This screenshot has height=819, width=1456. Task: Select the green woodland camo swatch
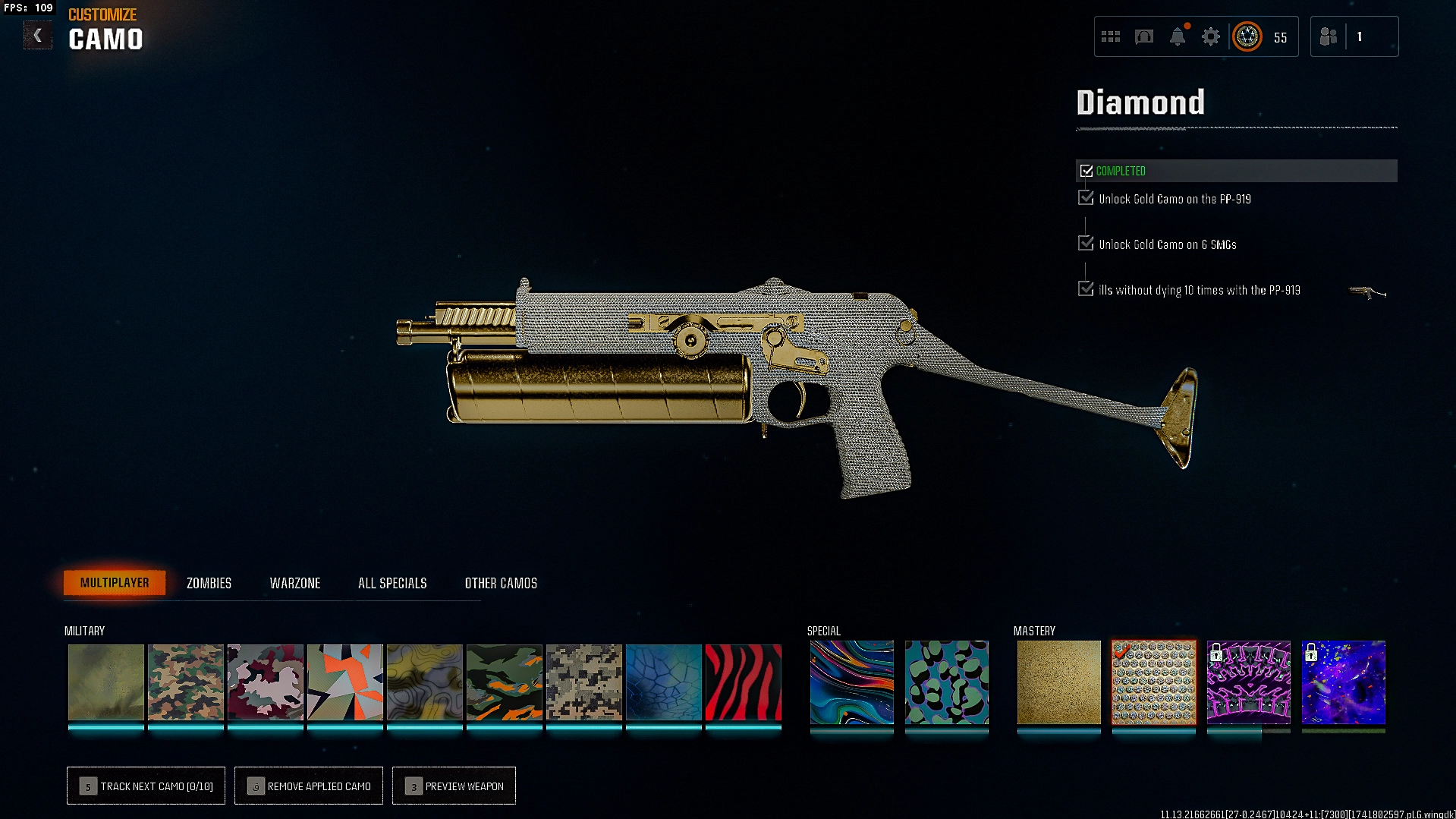(x=186, y=682)
